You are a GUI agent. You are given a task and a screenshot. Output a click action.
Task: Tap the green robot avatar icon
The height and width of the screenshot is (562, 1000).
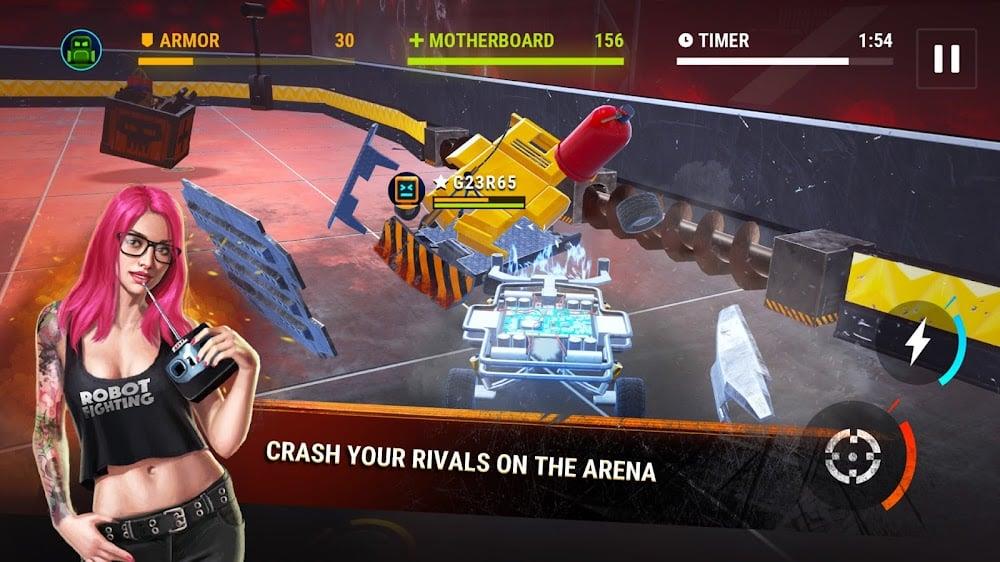pos(81,49)
